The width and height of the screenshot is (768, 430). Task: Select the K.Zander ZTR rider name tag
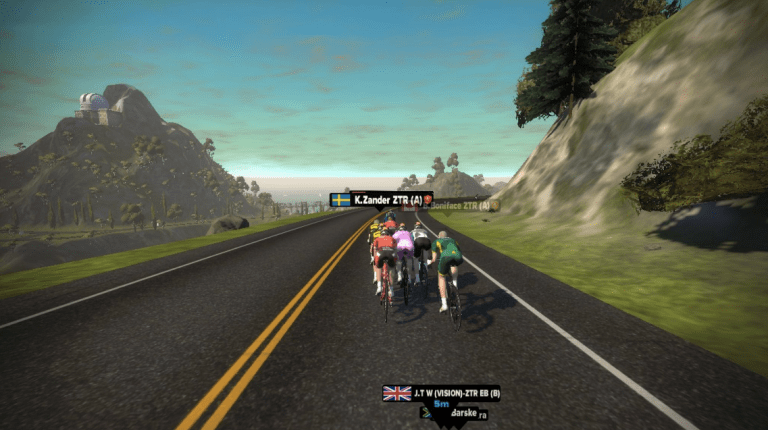coord(382,200)
